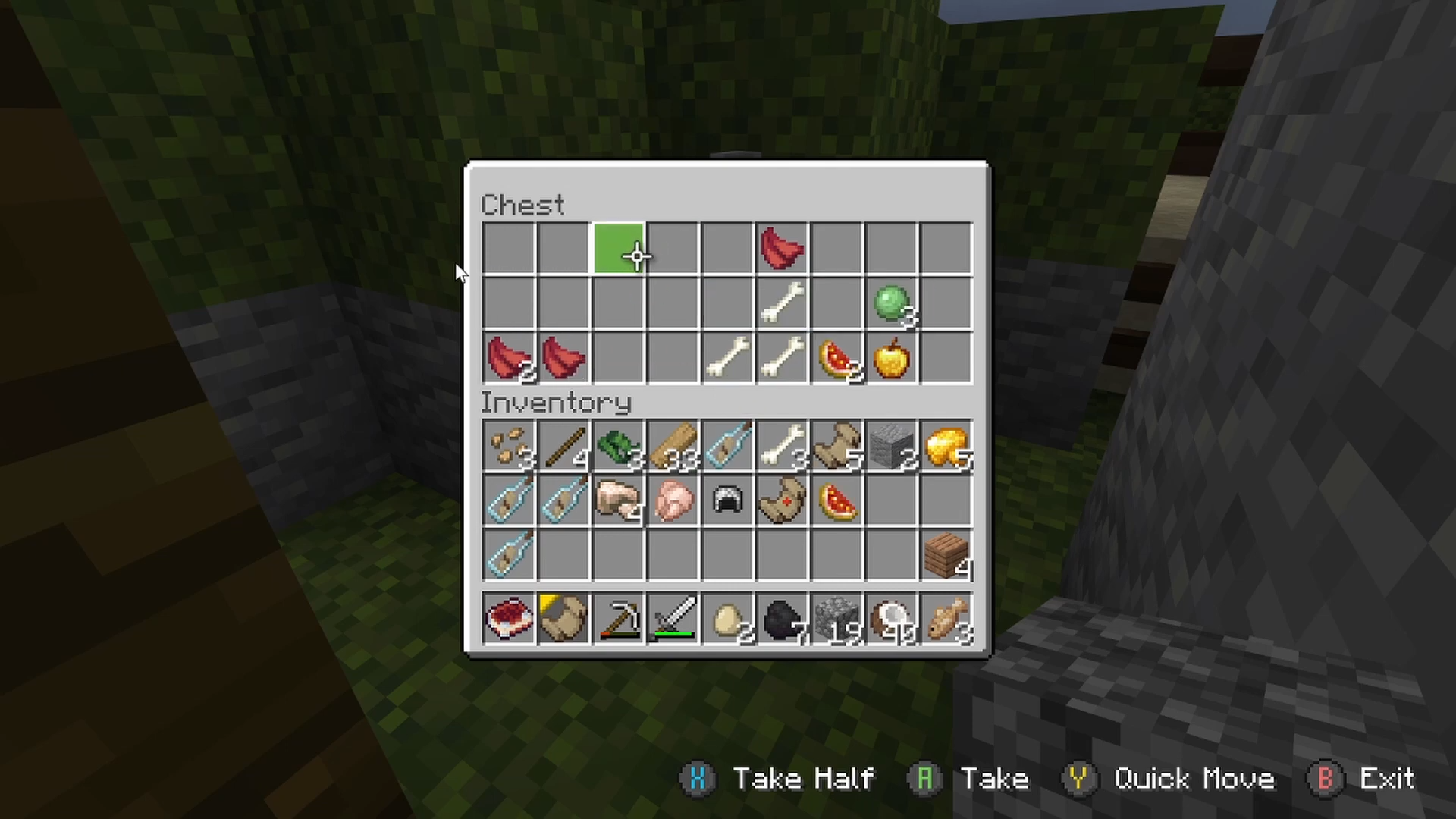
Task: Choose the inventory bone stack of three
Action: click(782, 446)
